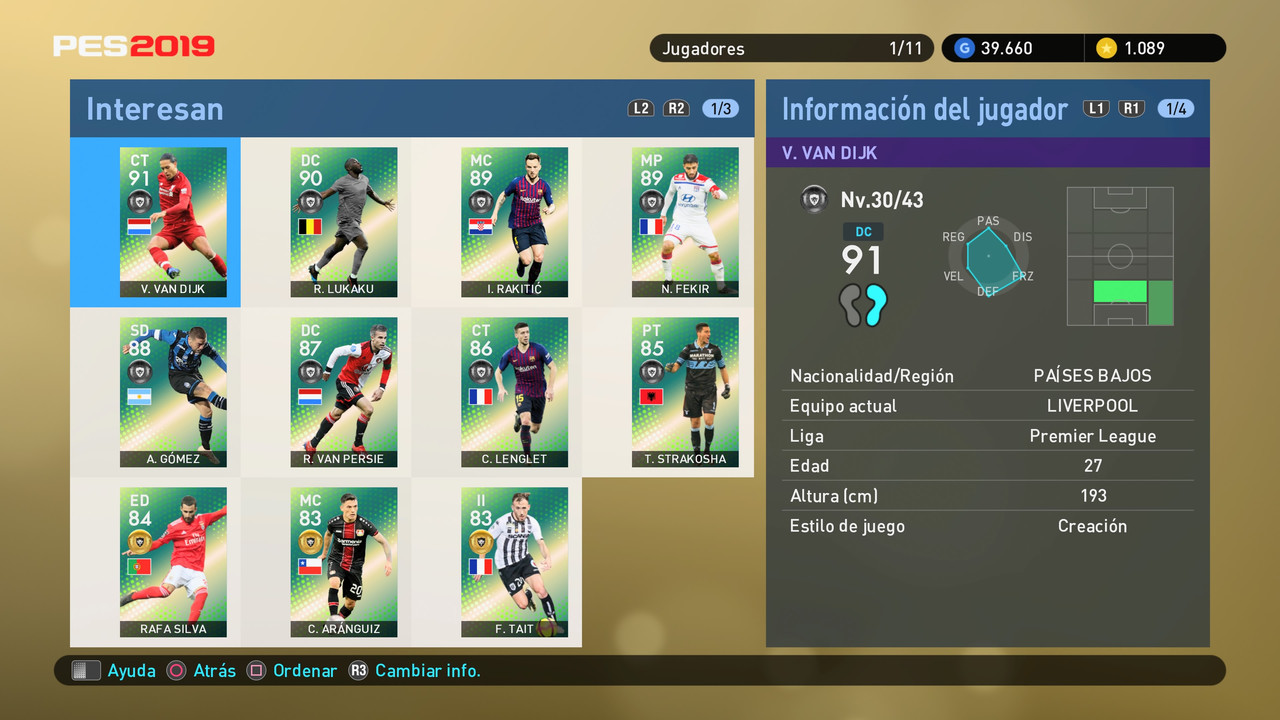Screen dimensions: 1280x720
Task: Click the GP coins icon showing 39.660
Action: (963, 47)
